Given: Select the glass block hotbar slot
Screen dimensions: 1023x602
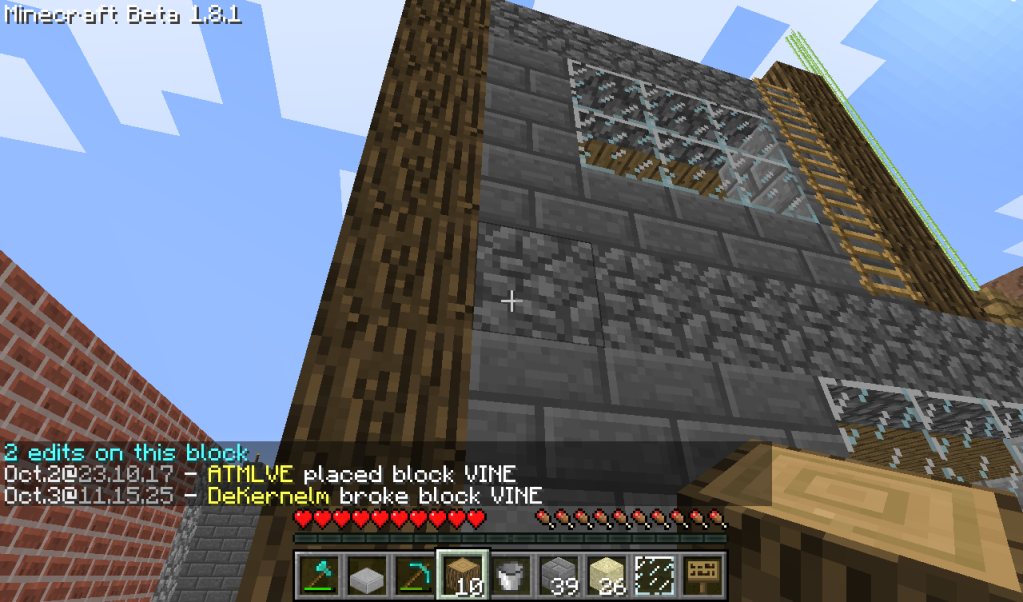Looking at the screenshot, I should click(654, 575).
